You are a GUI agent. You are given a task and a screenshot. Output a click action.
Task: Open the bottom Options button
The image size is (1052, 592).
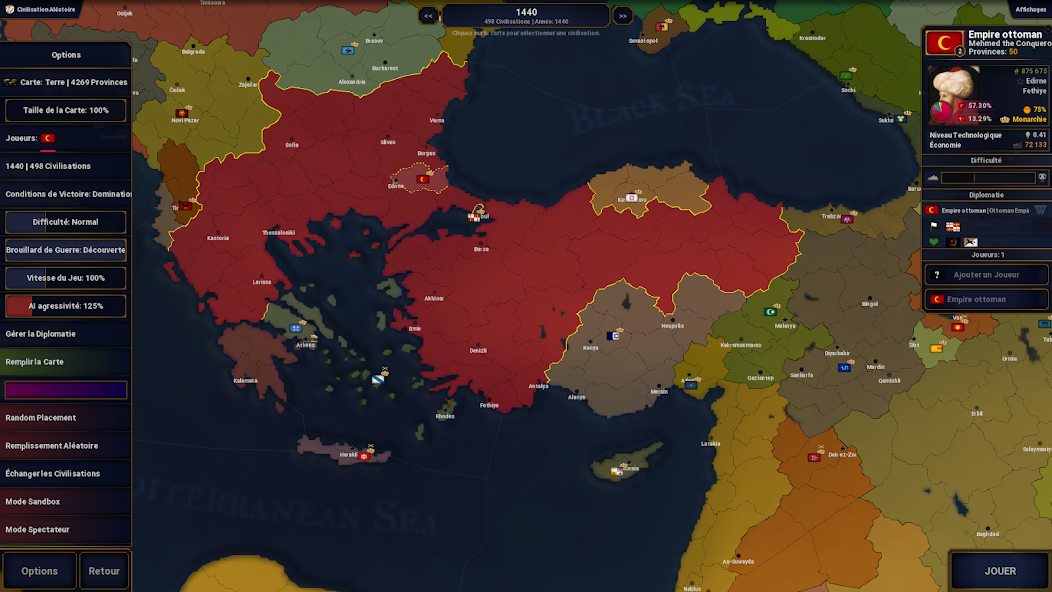[40, 571]
